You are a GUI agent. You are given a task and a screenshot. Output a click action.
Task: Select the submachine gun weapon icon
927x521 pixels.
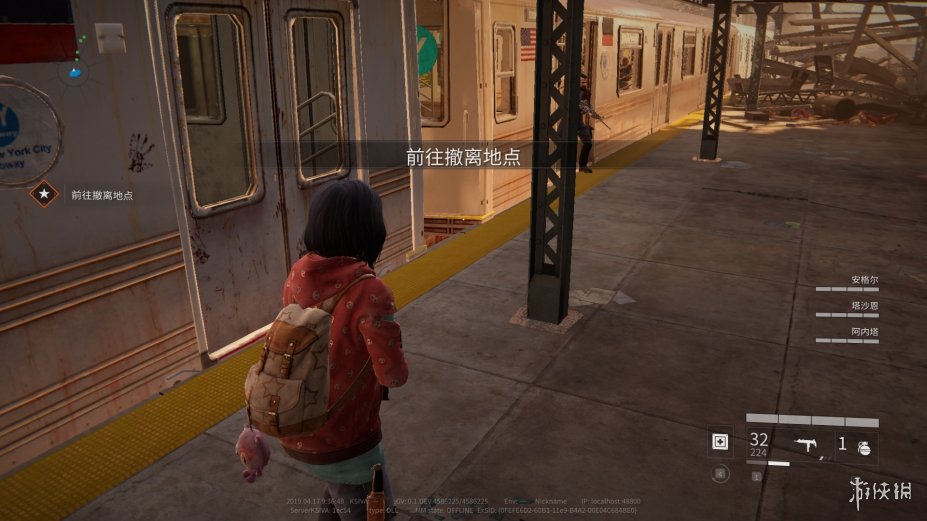pos(805,443)
